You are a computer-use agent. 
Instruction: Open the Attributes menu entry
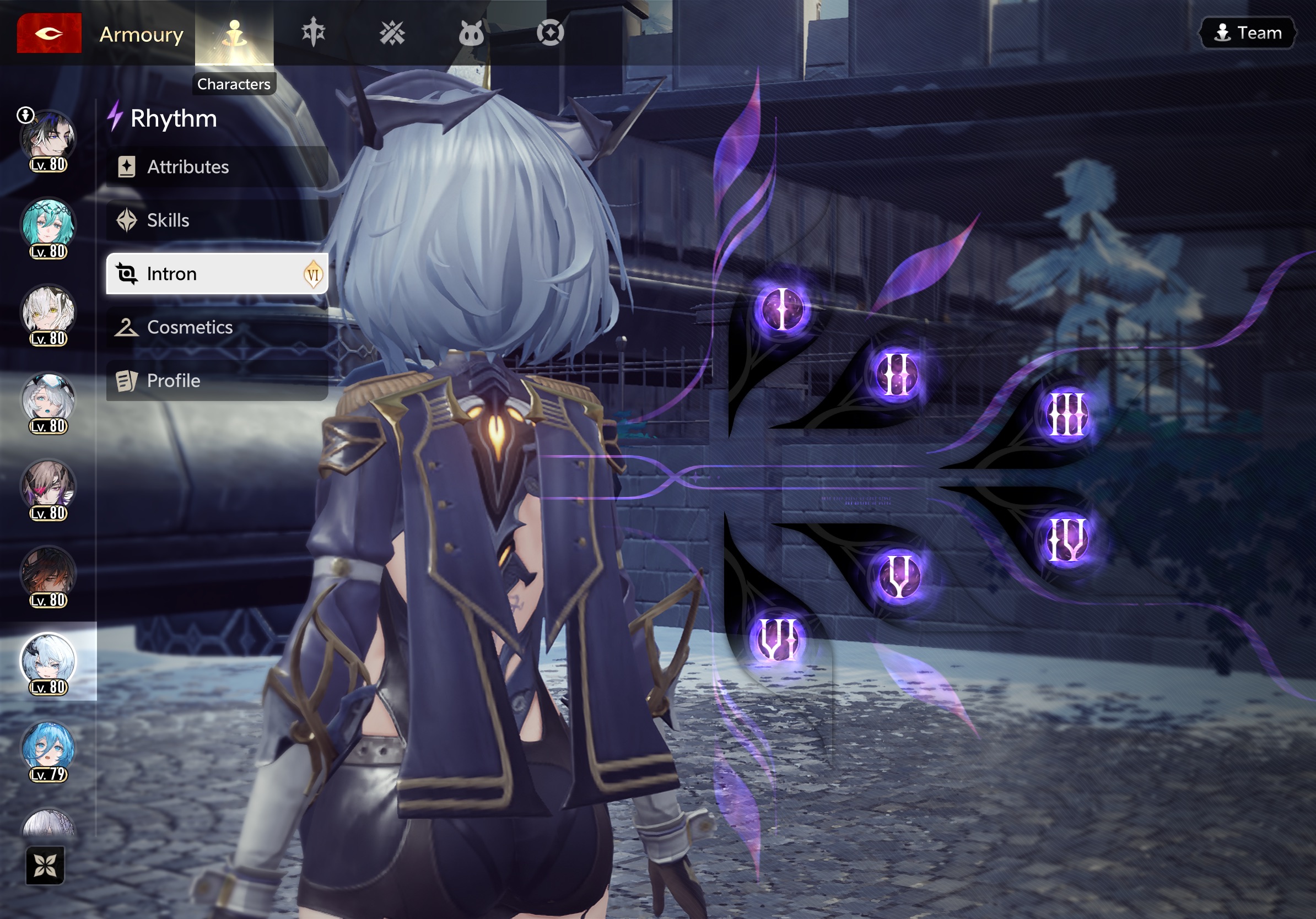(217, 167)
